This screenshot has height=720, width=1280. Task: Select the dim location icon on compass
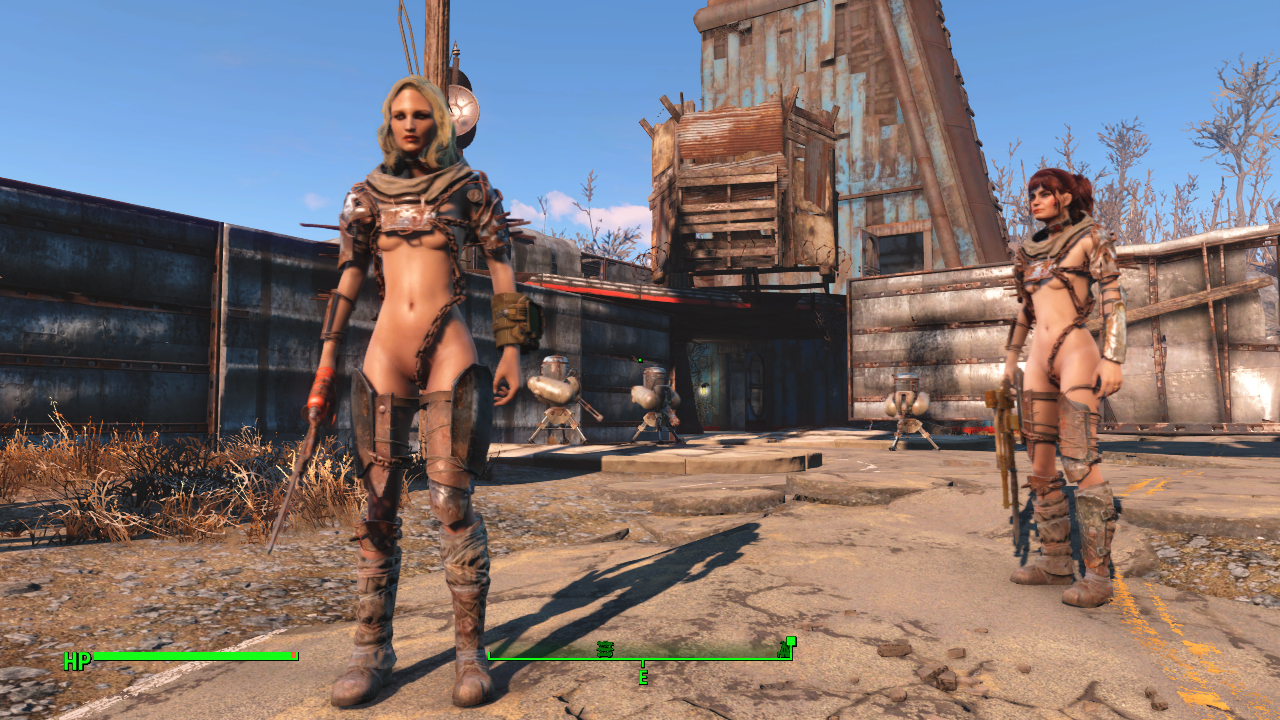605,649
